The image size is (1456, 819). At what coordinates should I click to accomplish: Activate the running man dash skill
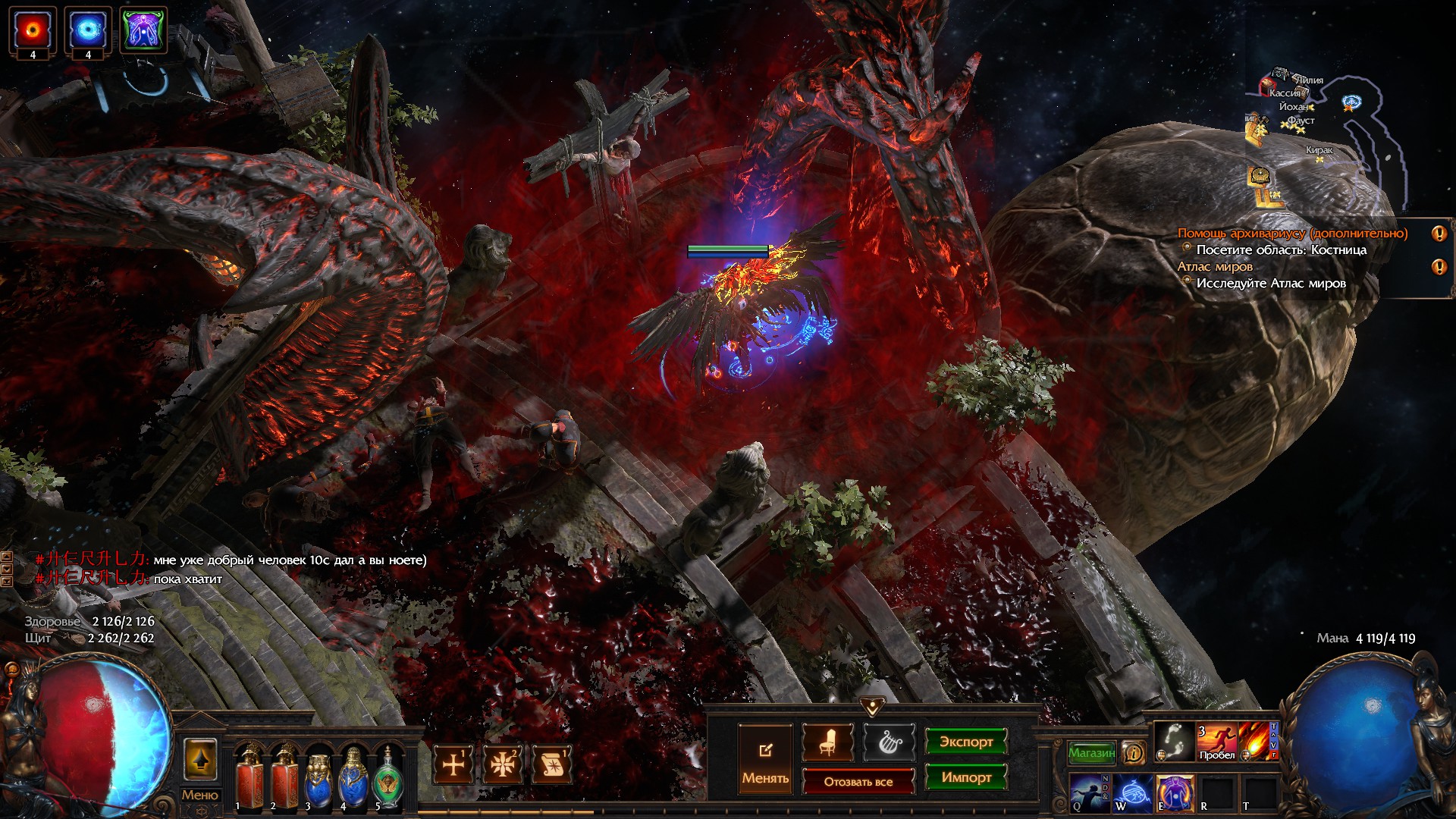click(1216, 742)
